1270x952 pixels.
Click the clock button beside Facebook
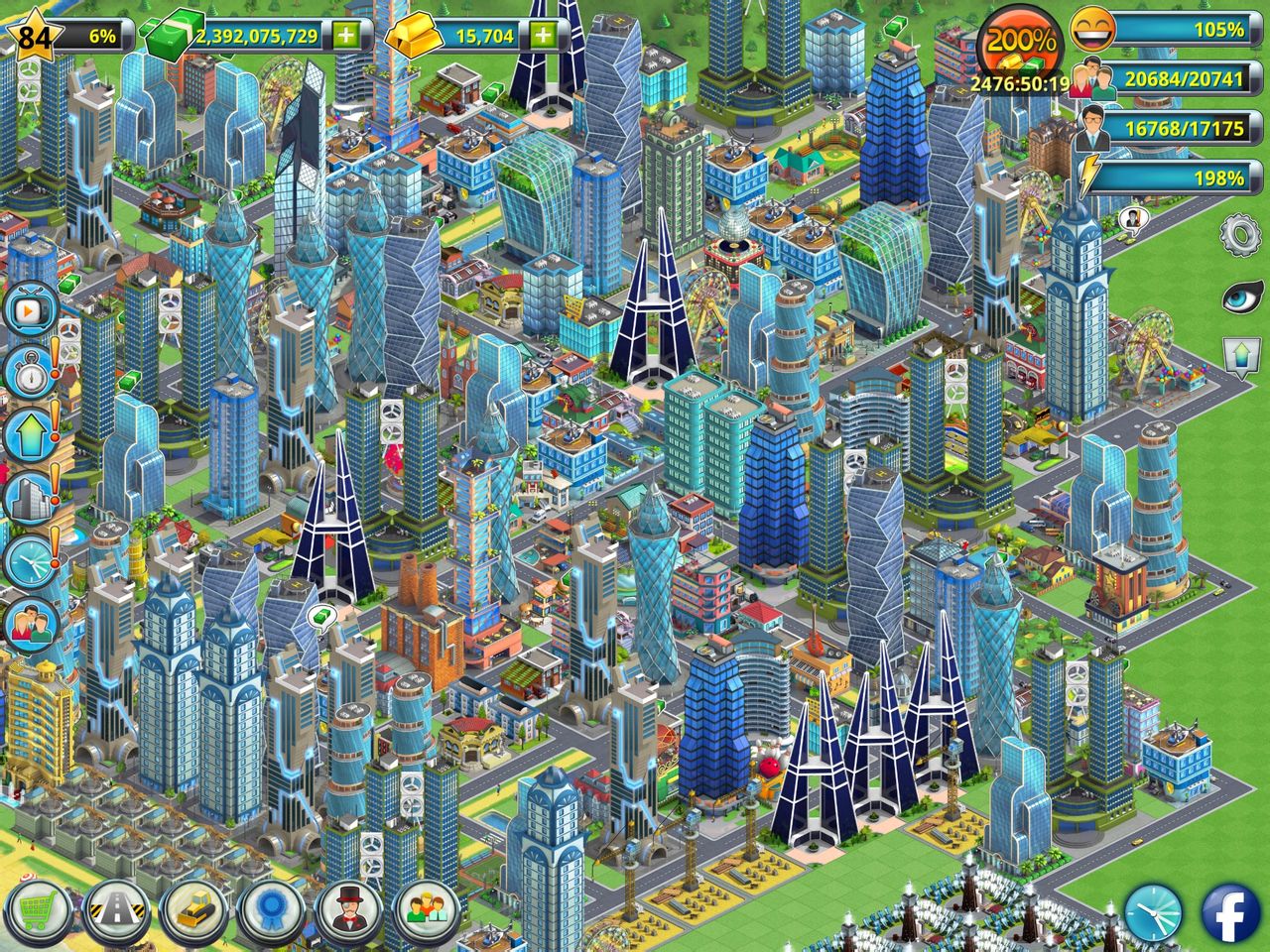tap(1154, 912)
